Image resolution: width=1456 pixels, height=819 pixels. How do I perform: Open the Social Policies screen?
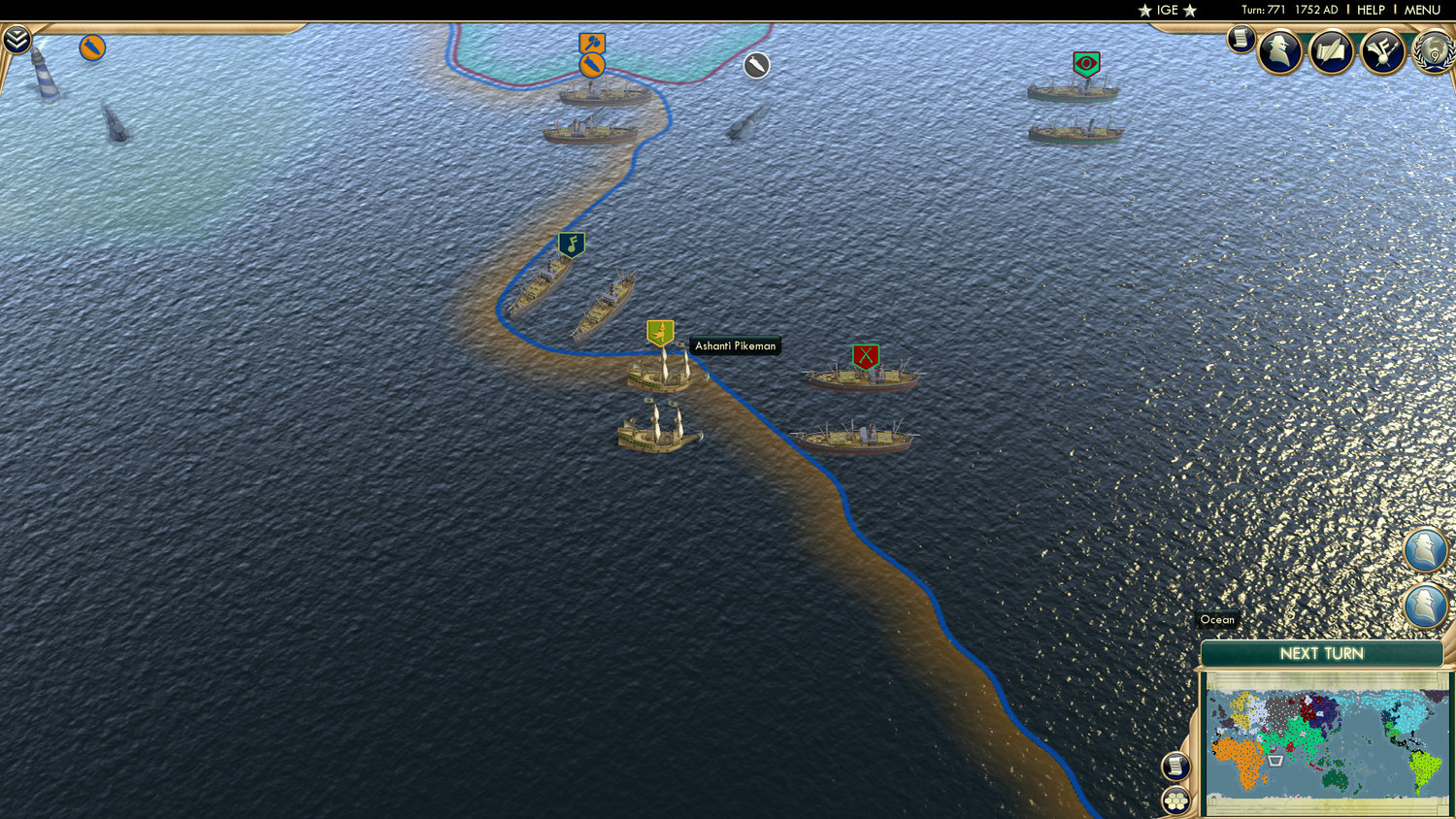(1331, 52)
